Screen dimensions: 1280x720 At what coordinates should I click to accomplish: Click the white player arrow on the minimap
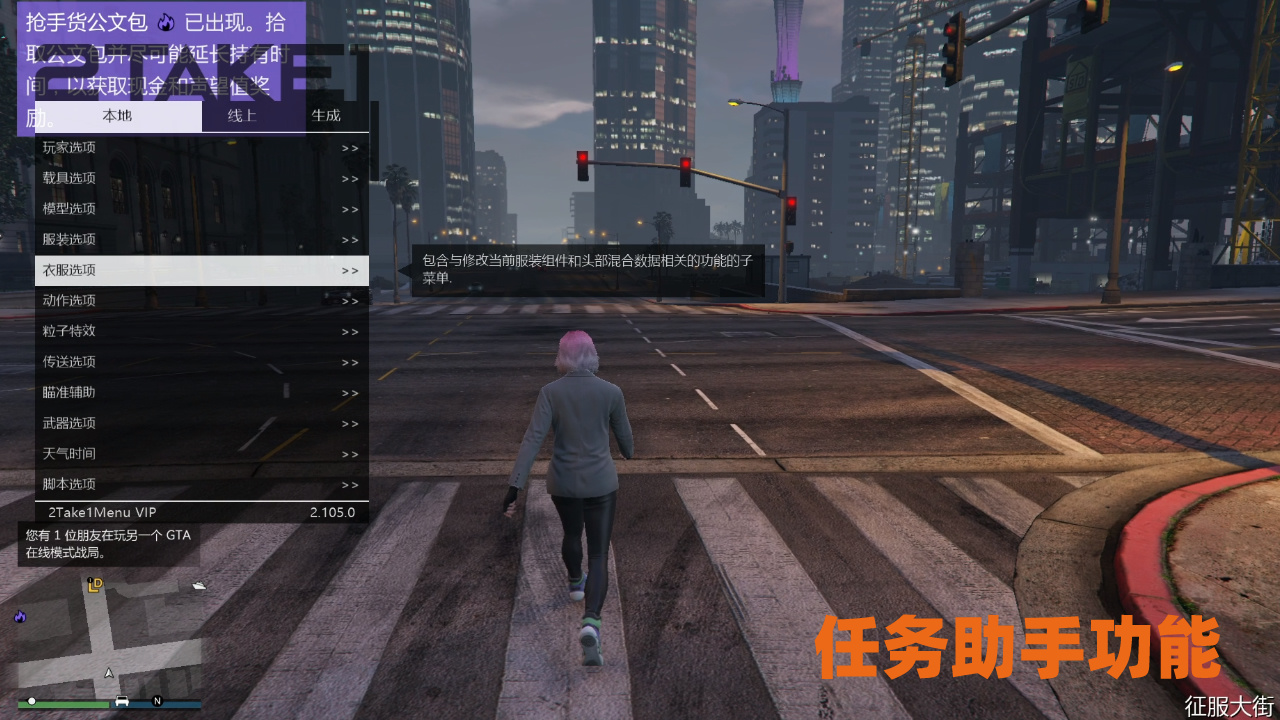point(108,673)
